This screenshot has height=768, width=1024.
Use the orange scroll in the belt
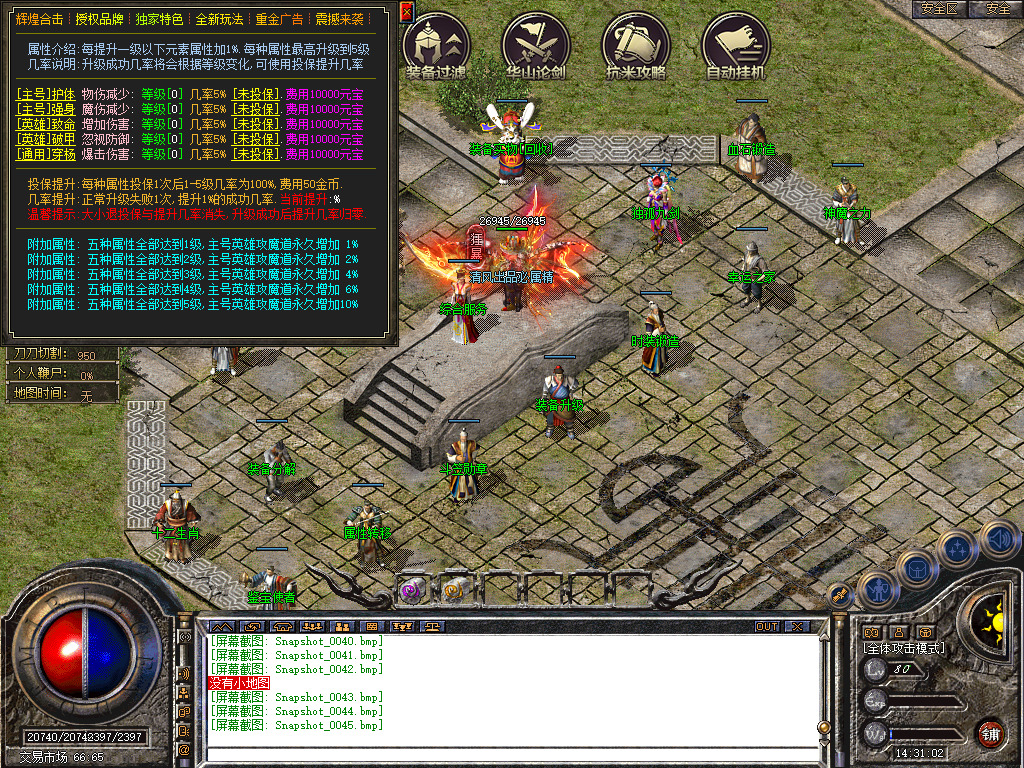pyautogui.click(x=455, y=590)
